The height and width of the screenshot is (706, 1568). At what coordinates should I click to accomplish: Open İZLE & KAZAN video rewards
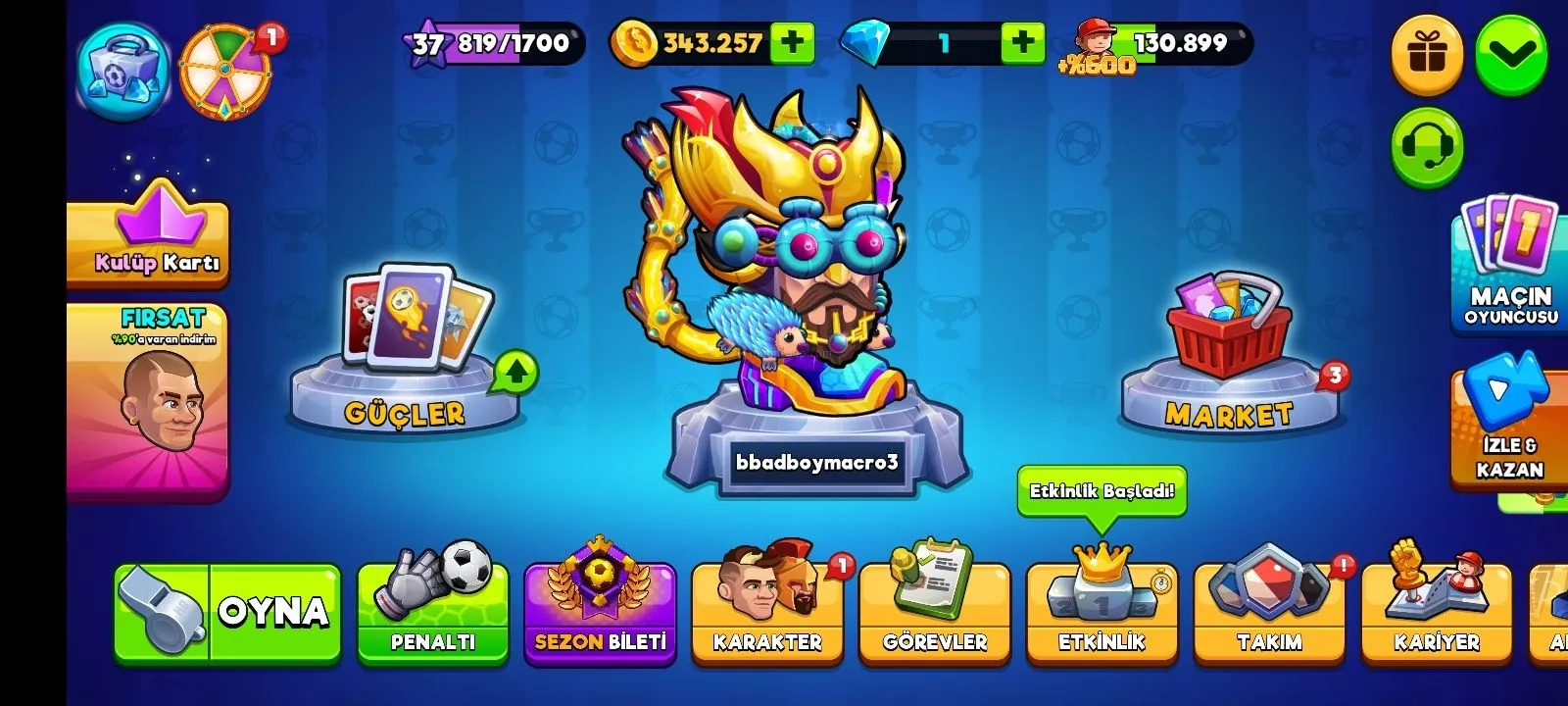[x=1509, y=427]
